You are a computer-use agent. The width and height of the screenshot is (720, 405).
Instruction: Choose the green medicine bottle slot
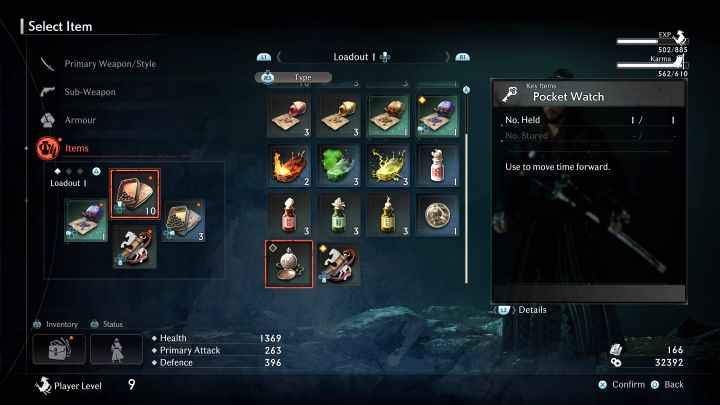(337, 214)
